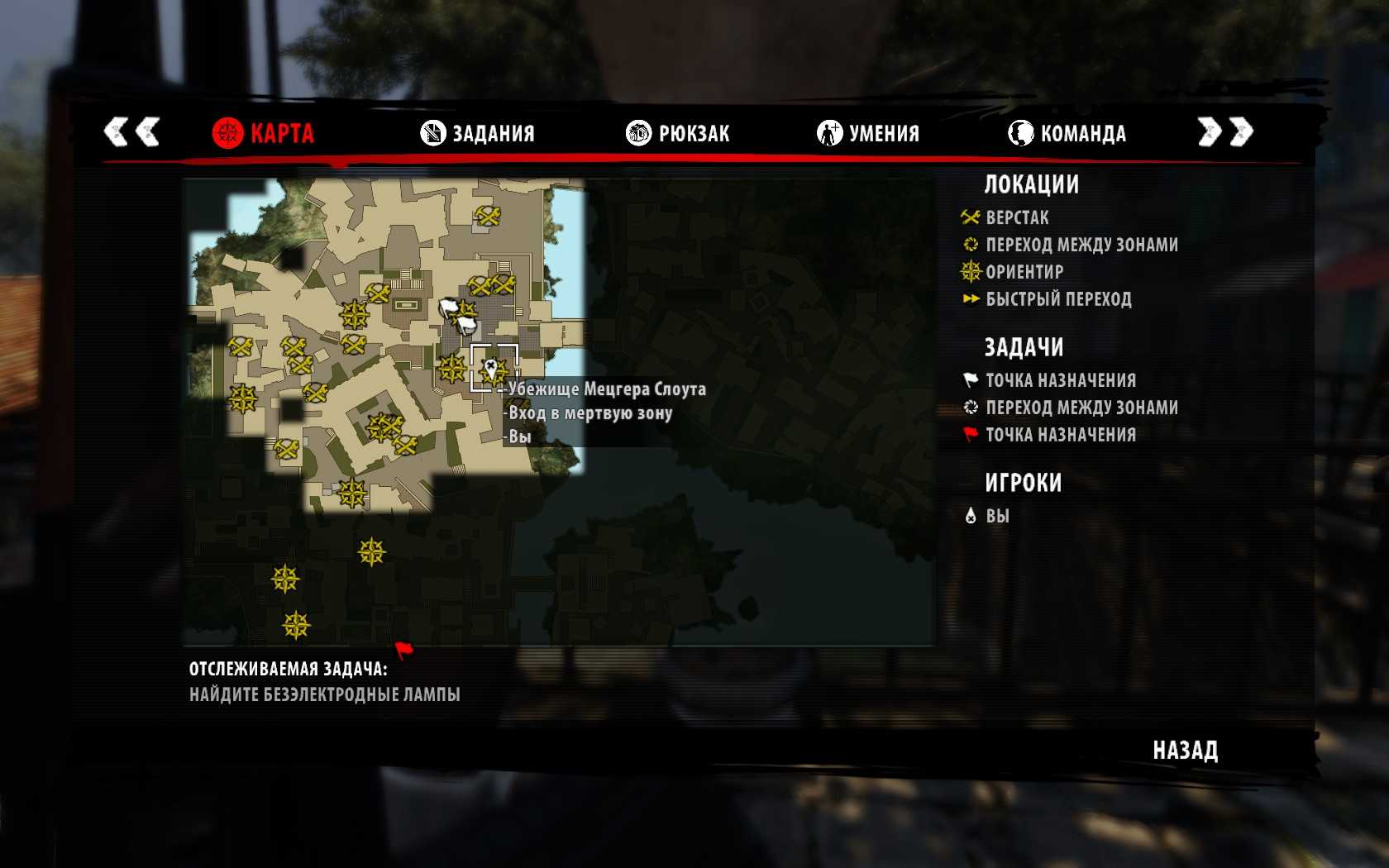Viewport: 1389px width, 868px height.
Task: Switch to the Умения tab
Action: (868, 133)
